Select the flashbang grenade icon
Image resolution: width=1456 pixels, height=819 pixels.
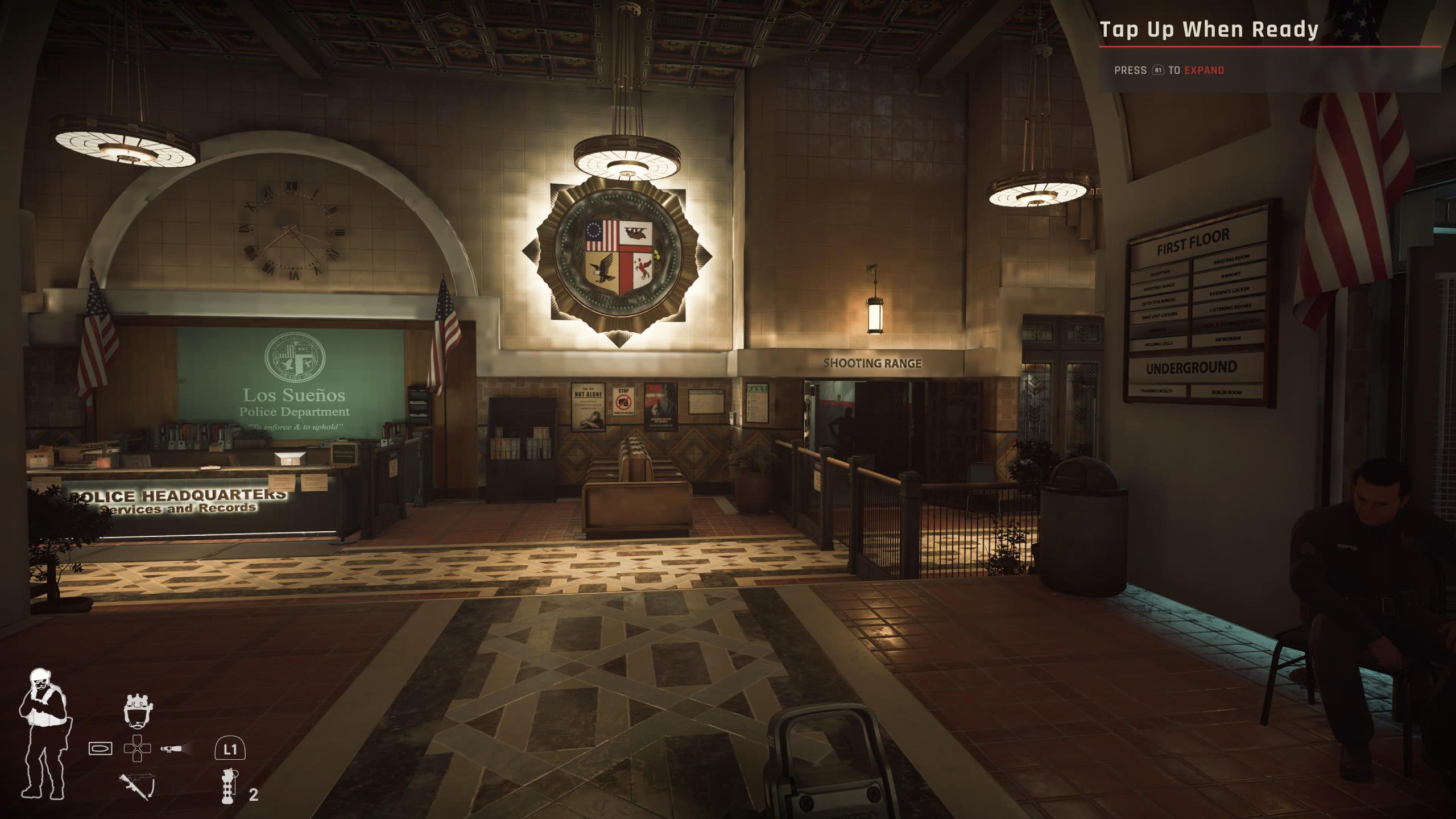click(x=229, y=785)
